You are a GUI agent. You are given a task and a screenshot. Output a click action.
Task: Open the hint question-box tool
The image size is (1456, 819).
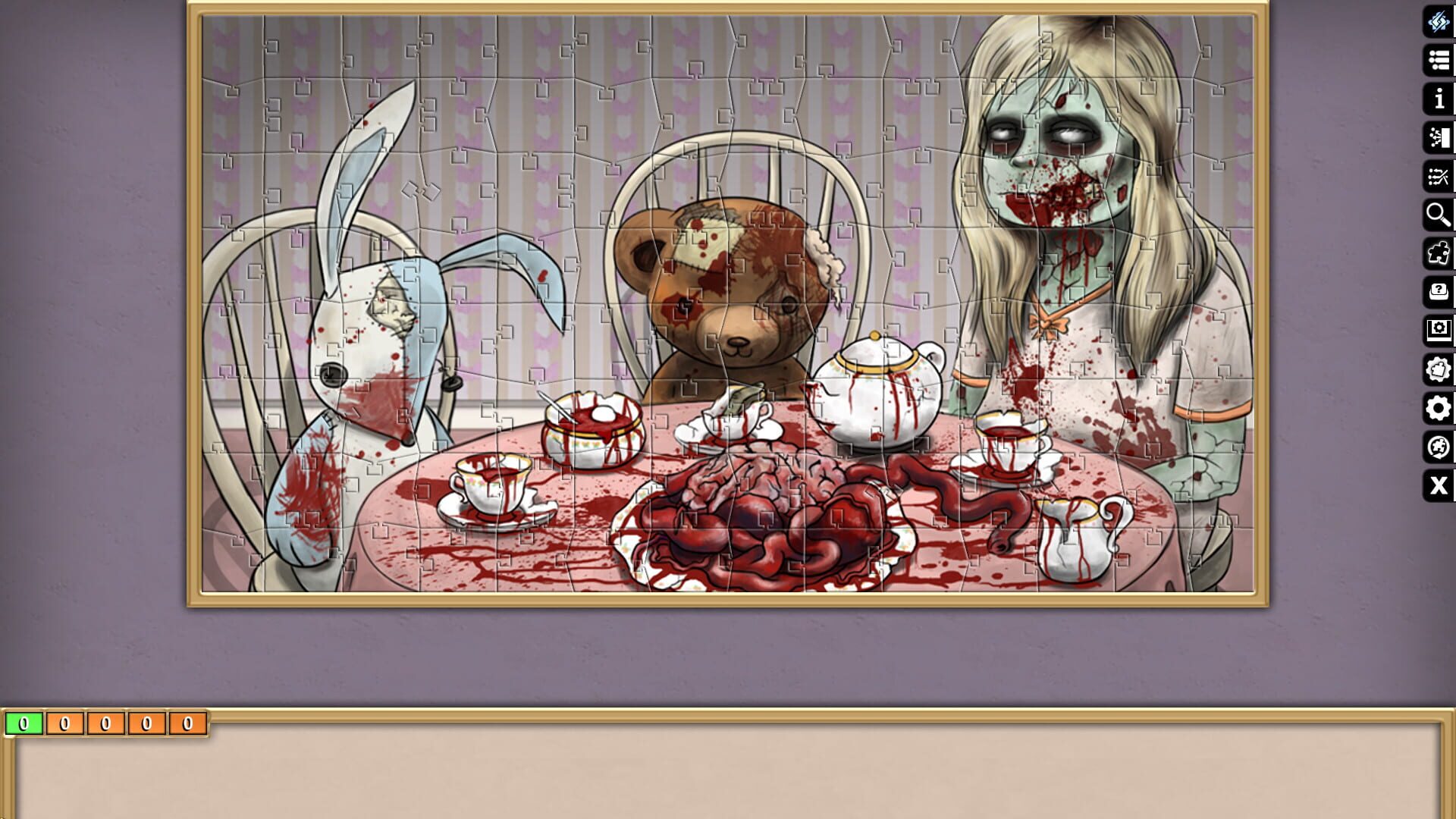pyautogui.click(x=1439, y=291)
